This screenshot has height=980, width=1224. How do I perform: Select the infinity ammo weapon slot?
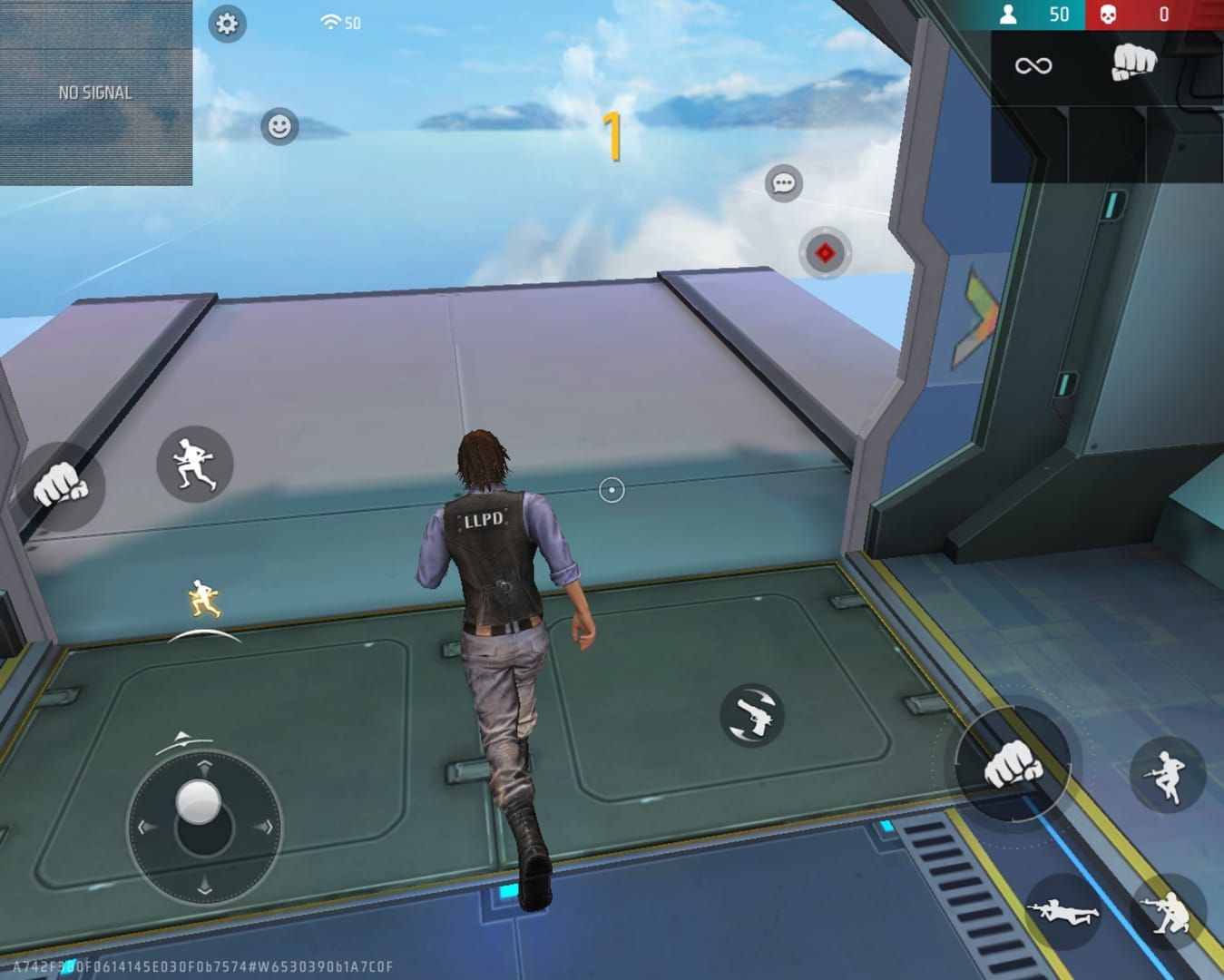click(1034, 64)
